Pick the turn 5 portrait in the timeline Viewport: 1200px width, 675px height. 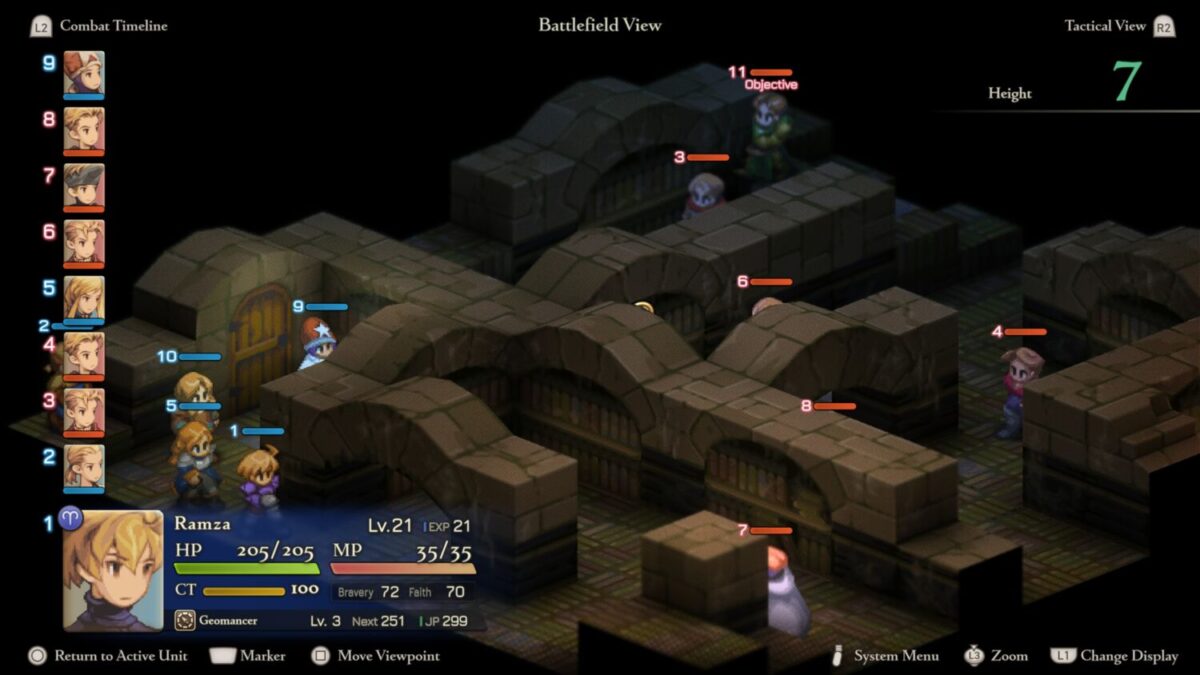point(84,298)
